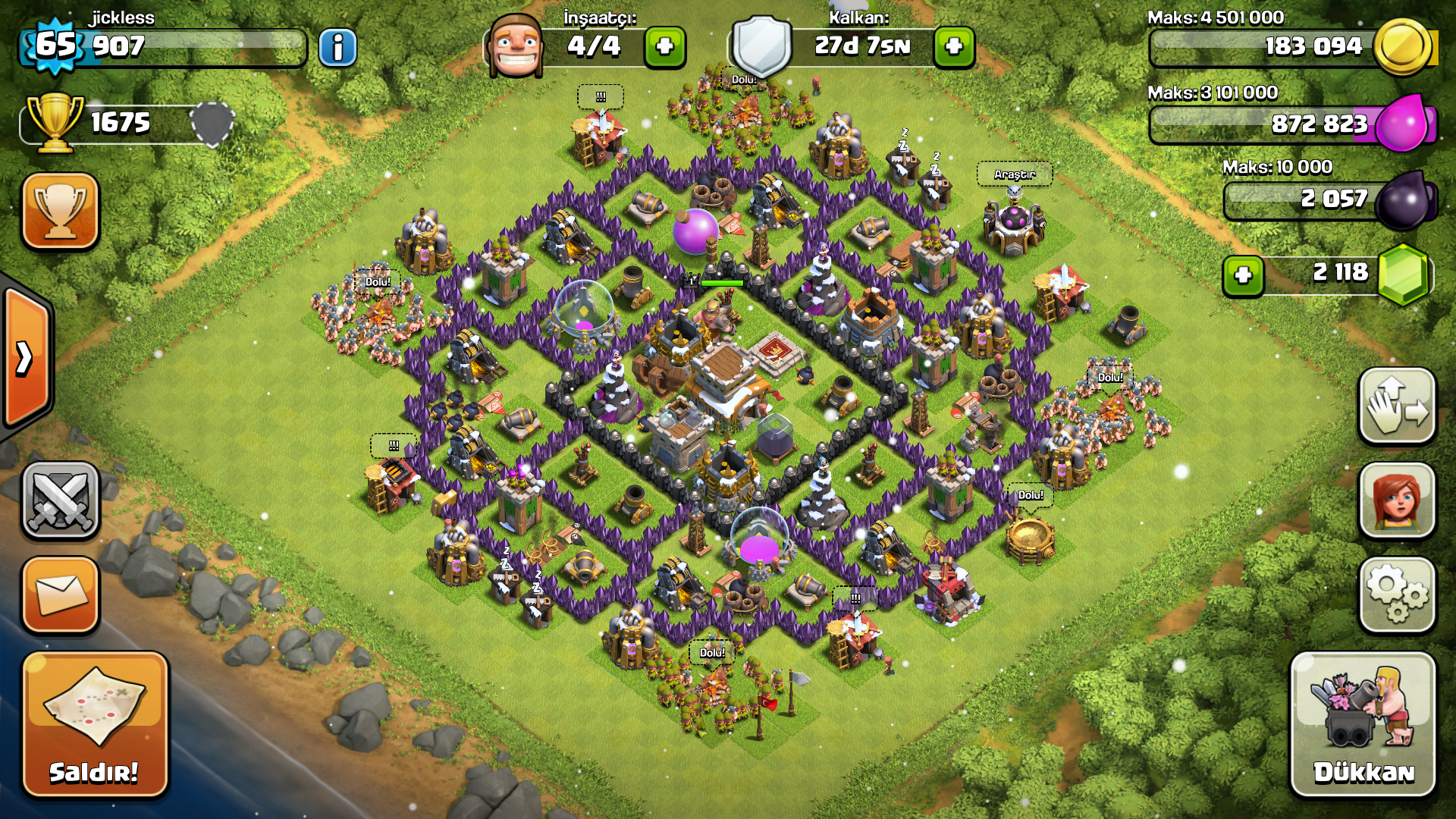This screenshot has width=1456, height=819.
Task: Tap the gold trophy count icon
Action: [x=55, y=121]
